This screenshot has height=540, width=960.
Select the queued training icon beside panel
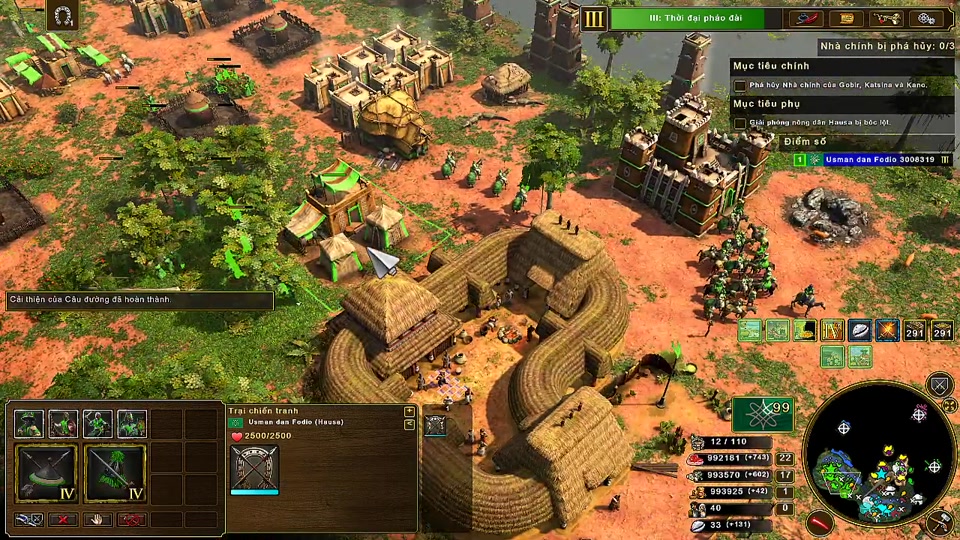(435, 425)
